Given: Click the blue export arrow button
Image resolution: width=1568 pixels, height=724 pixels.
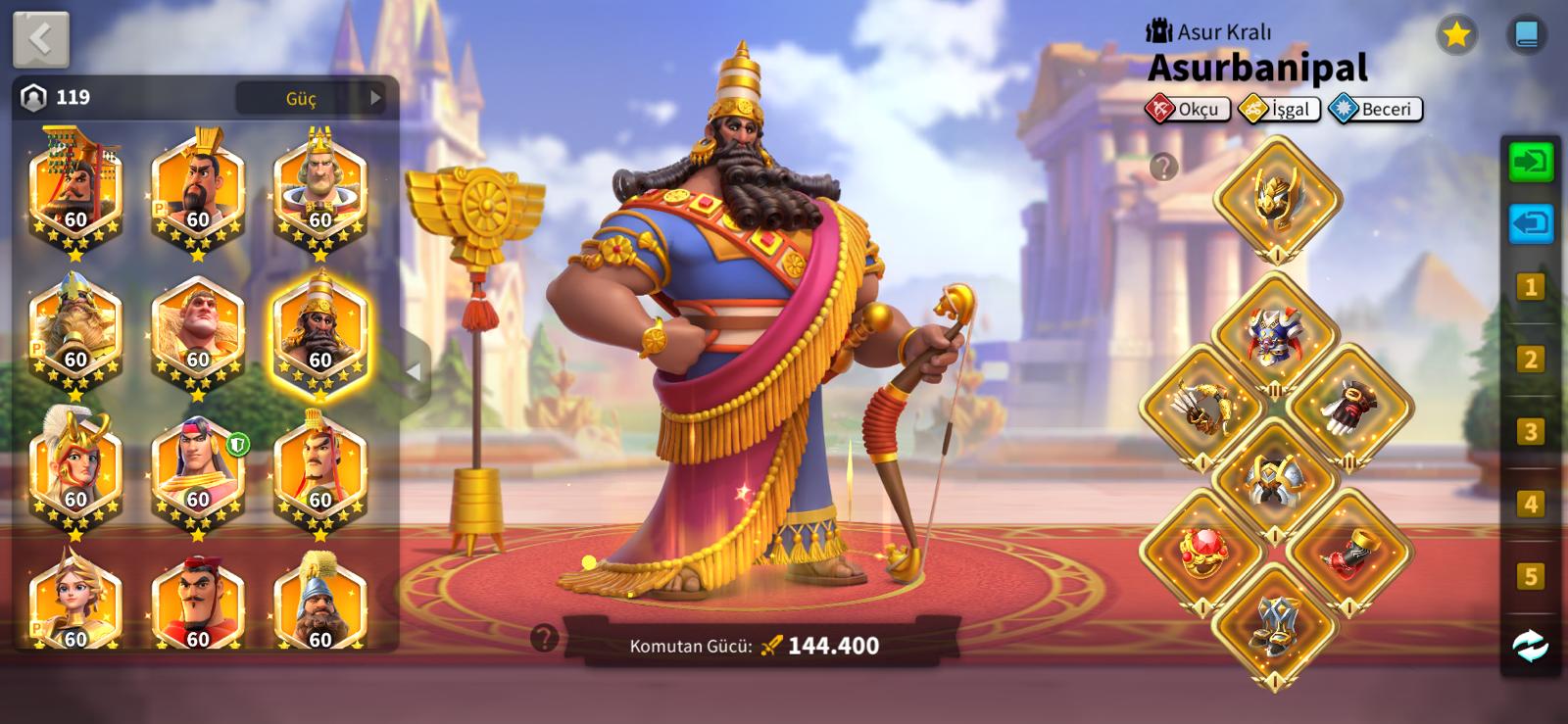Looking at the screenshot, I should (1530, 224).
